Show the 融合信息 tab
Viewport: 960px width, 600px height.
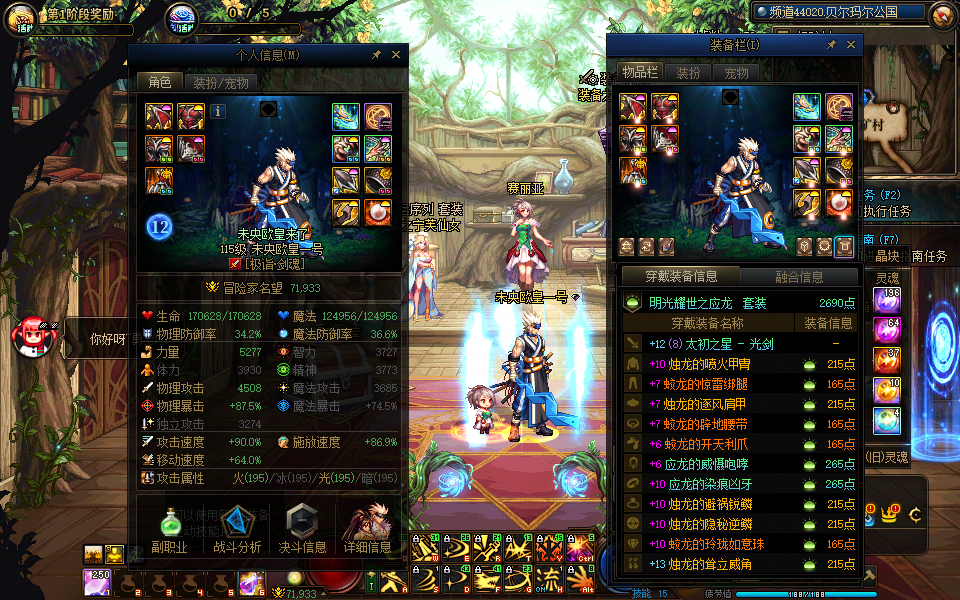(x=799, y=277)
